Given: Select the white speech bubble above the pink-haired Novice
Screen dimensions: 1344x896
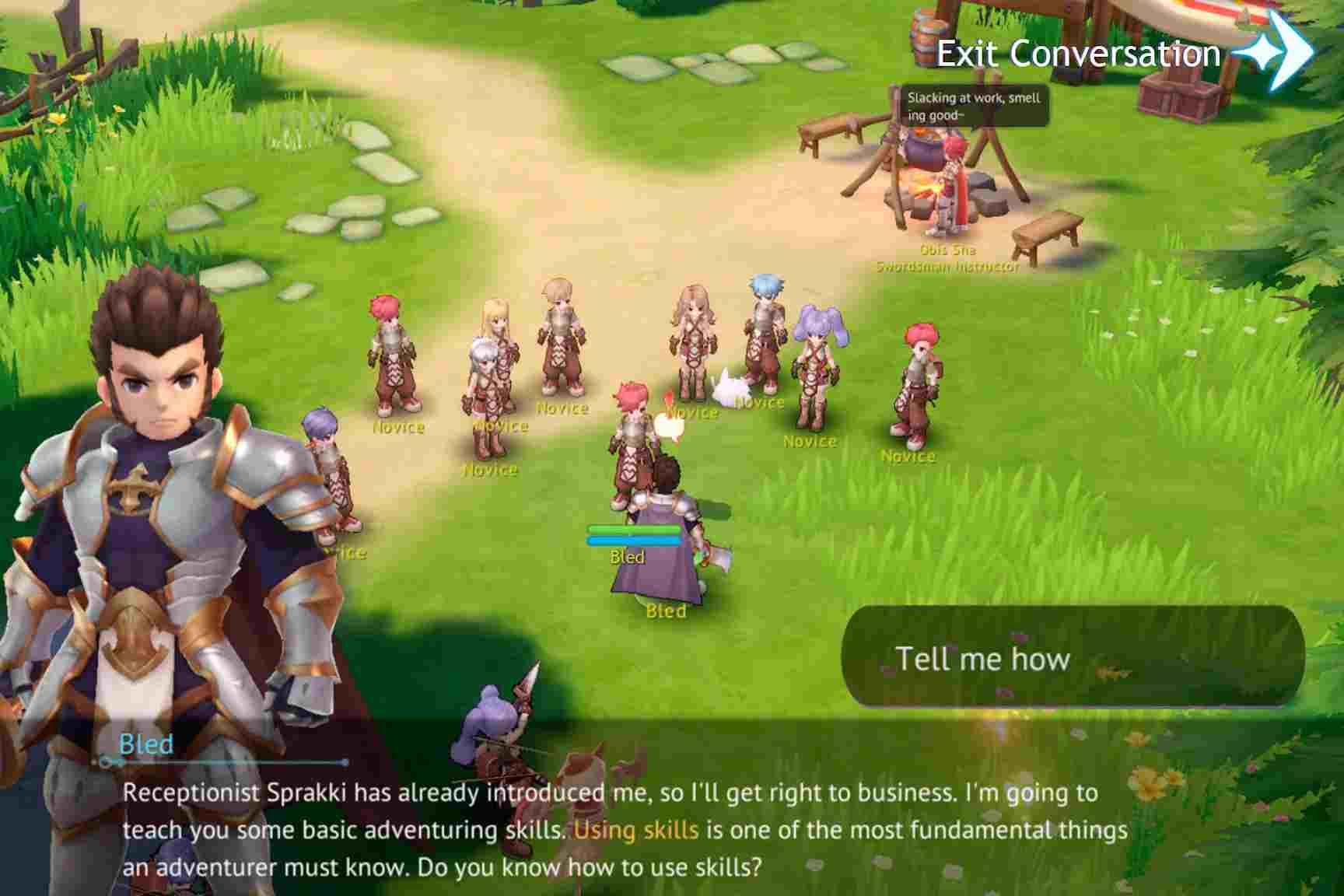Looking at the screenshot, I should click(x=670, y=420).
